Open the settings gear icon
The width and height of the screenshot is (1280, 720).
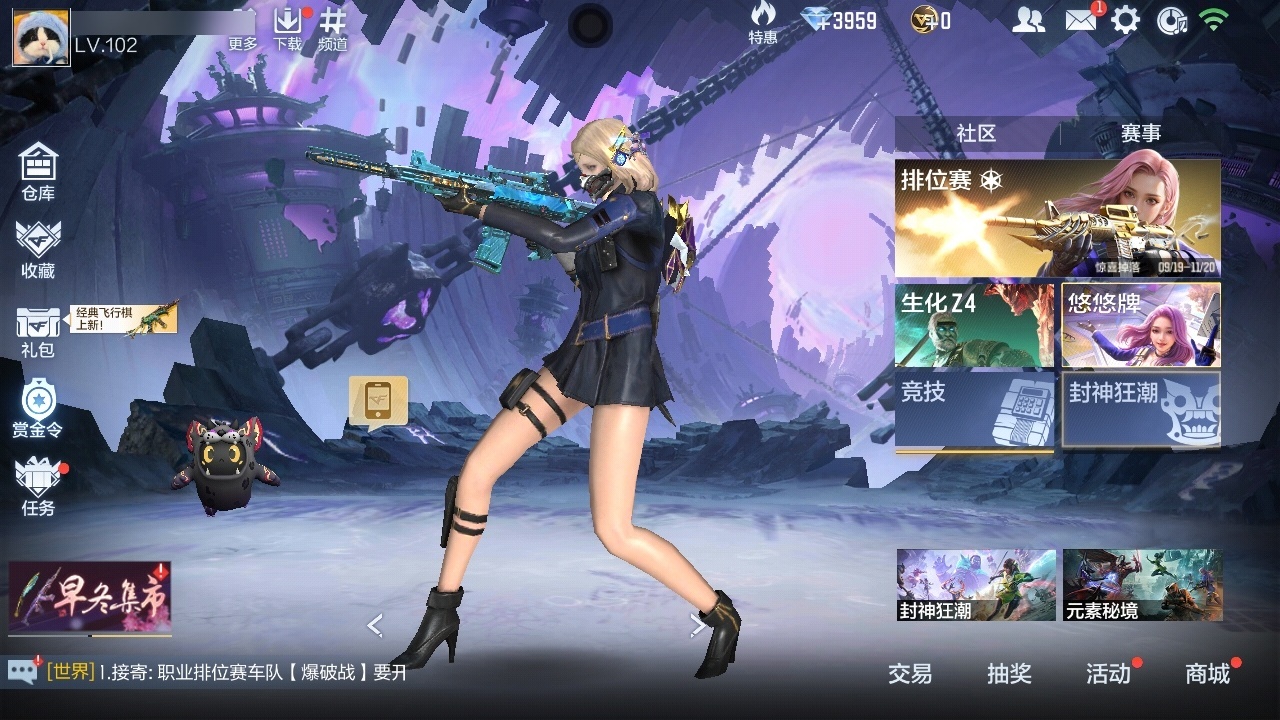click(x=1126, y=20)
